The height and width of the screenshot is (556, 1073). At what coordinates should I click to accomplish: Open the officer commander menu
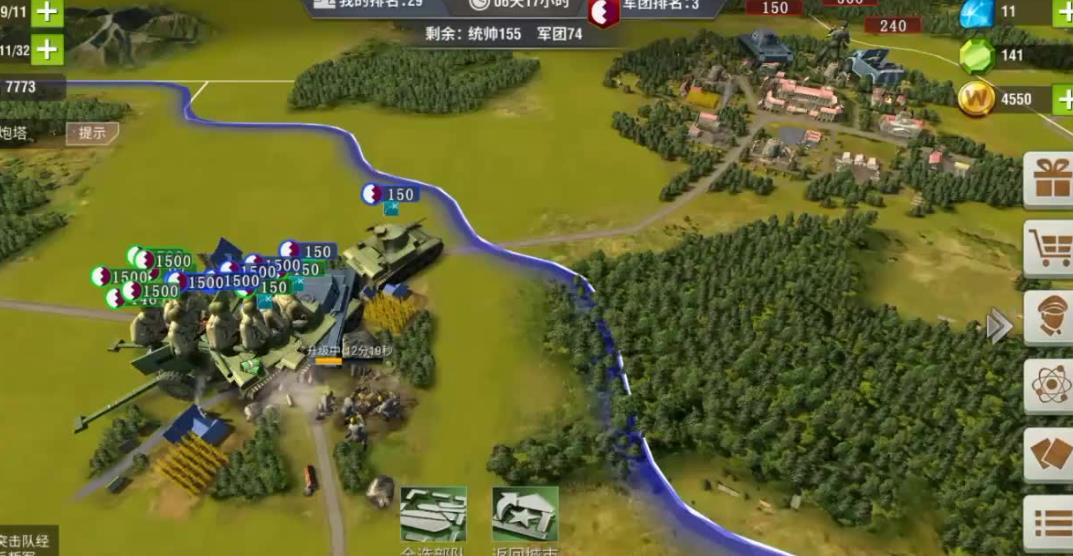click(x=1051, y=318)
